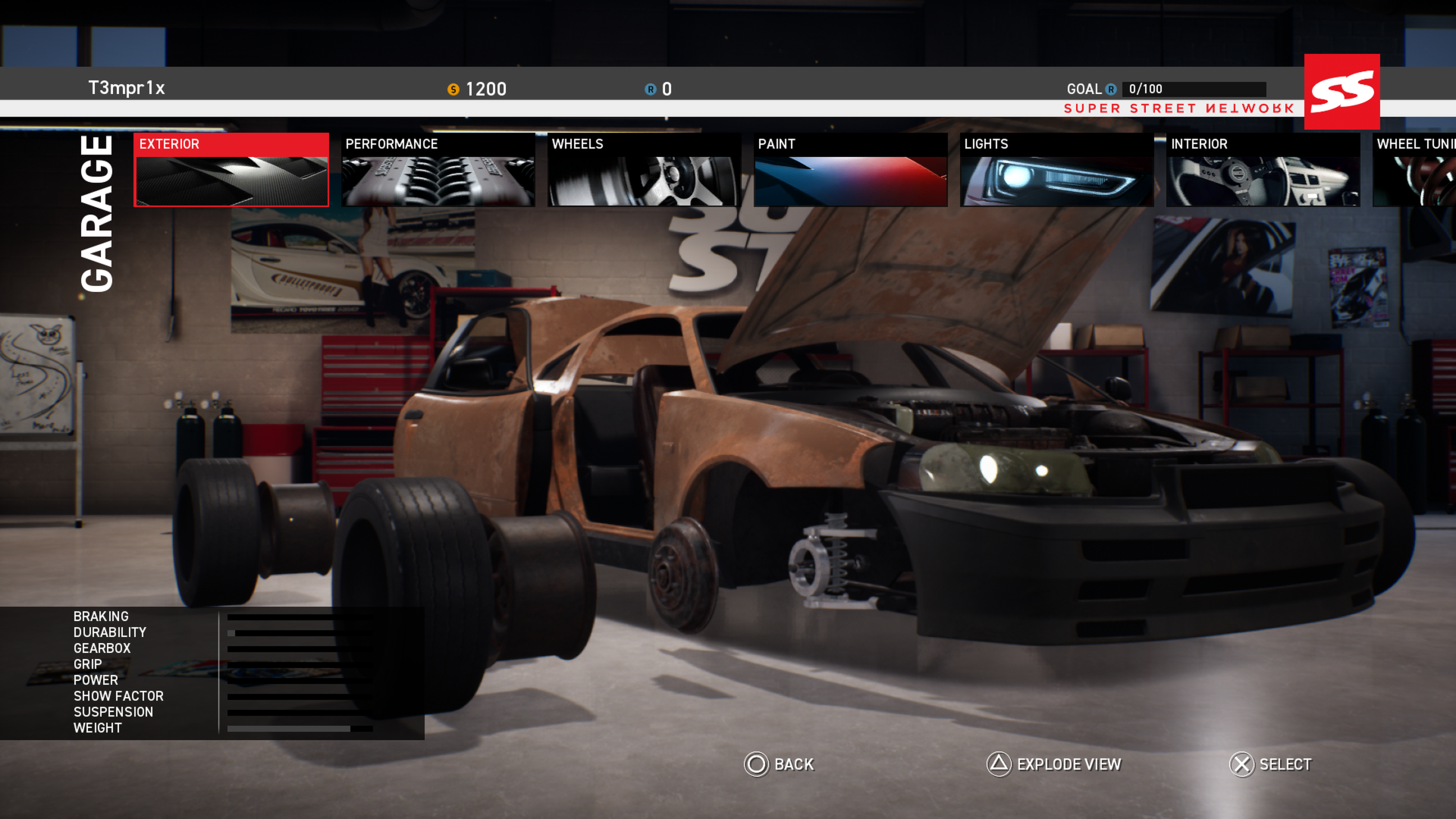The width and height of the screenshot is (1456, 819).
Task: Open the LIGHTS customization category
Action: coord(1056,168)
